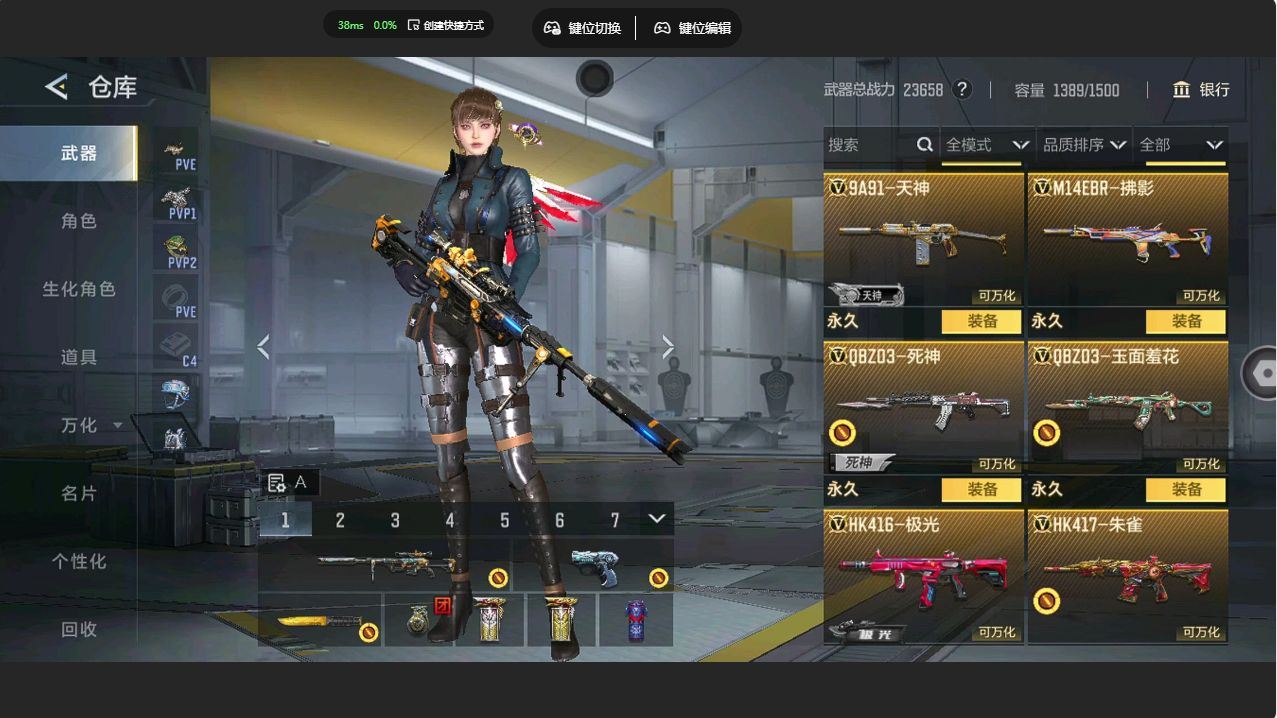The image size is (1277, 718).
Task: Equip the M14EBR-拂影 rifle
Action: point(1186,321)
